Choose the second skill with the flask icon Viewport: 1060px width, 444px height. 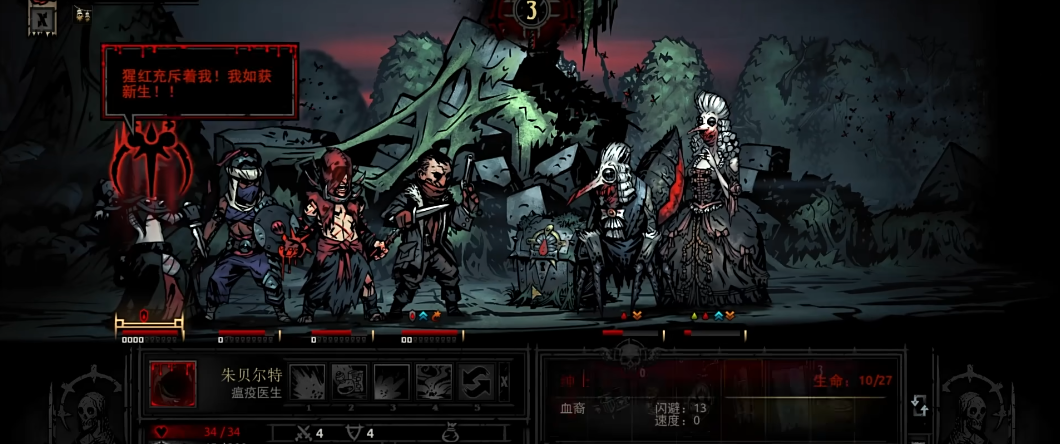tap(349, 381)
